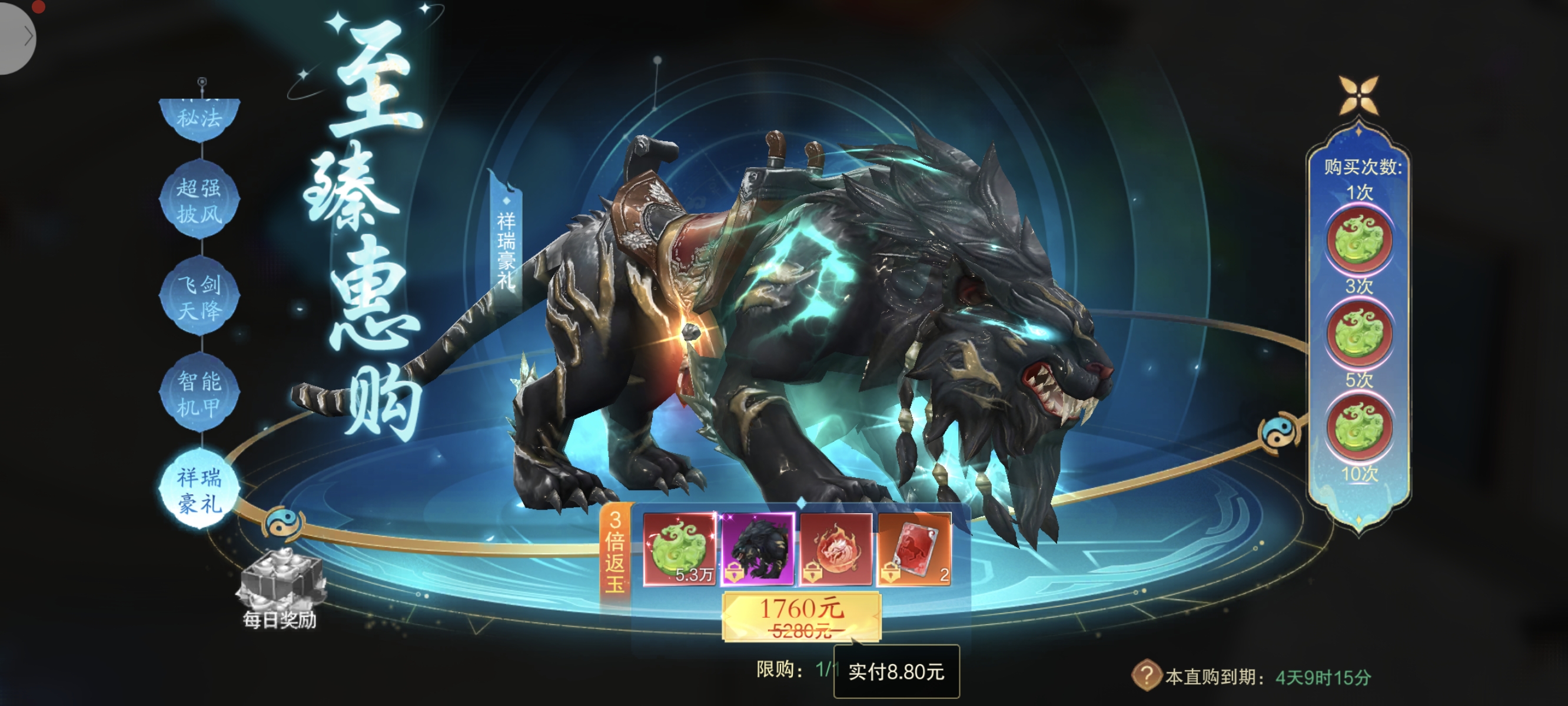Inspect the red flame dragon emblem reward
Viewport: 1568px width, 706px height.
836,549
